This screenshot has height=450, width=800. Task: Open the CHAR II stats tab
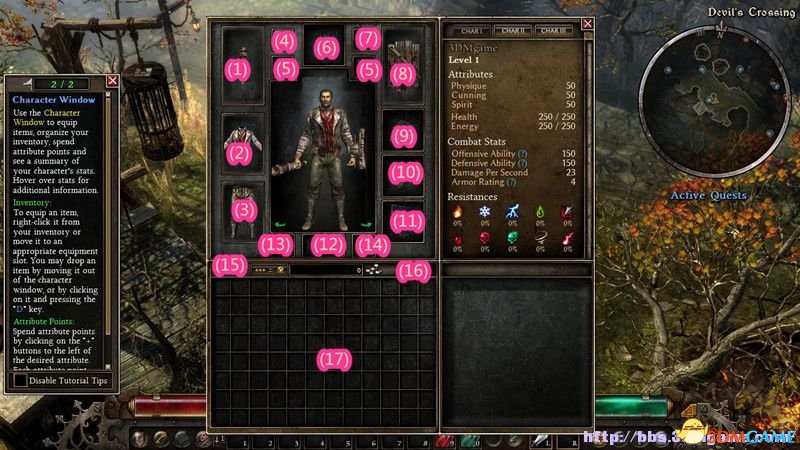513,31
